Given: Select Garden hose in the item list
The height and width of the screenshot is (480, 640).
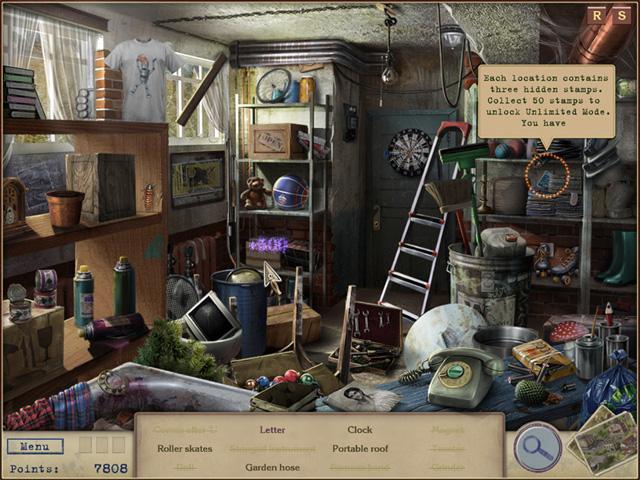Looking at the screenshot, I should click(x=272, y=467).
